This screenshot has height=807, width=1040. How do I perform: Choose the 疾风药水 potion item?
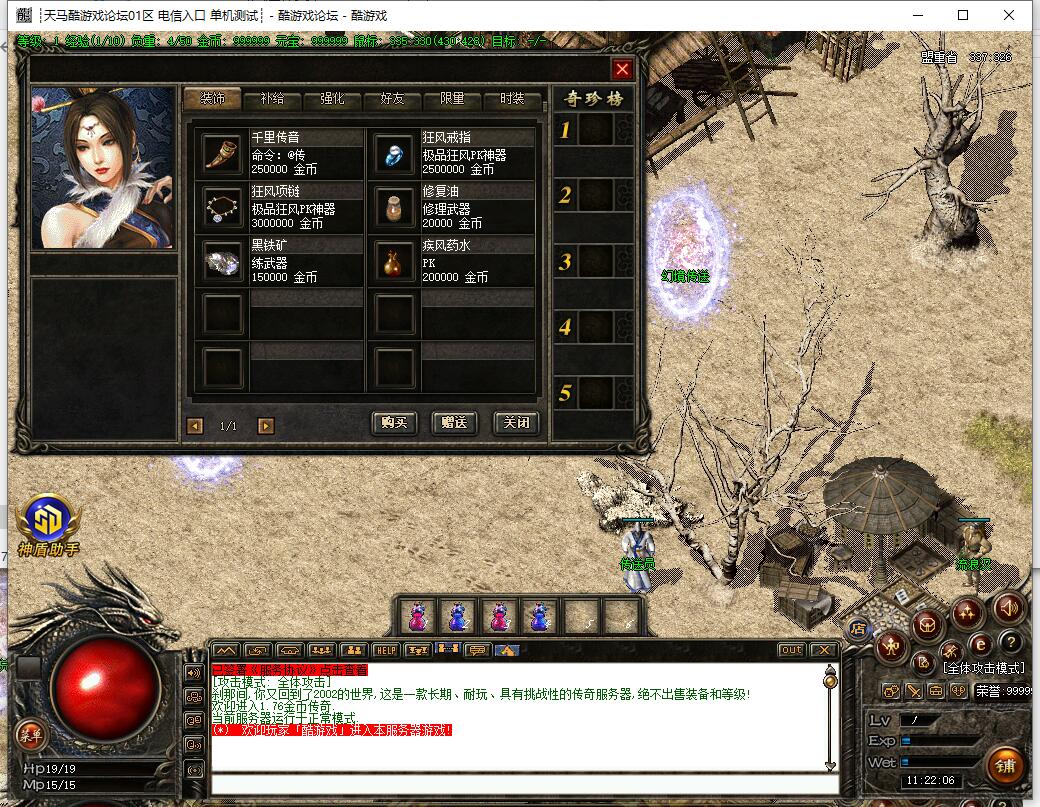pyautogui.click(x=394, y=260)
